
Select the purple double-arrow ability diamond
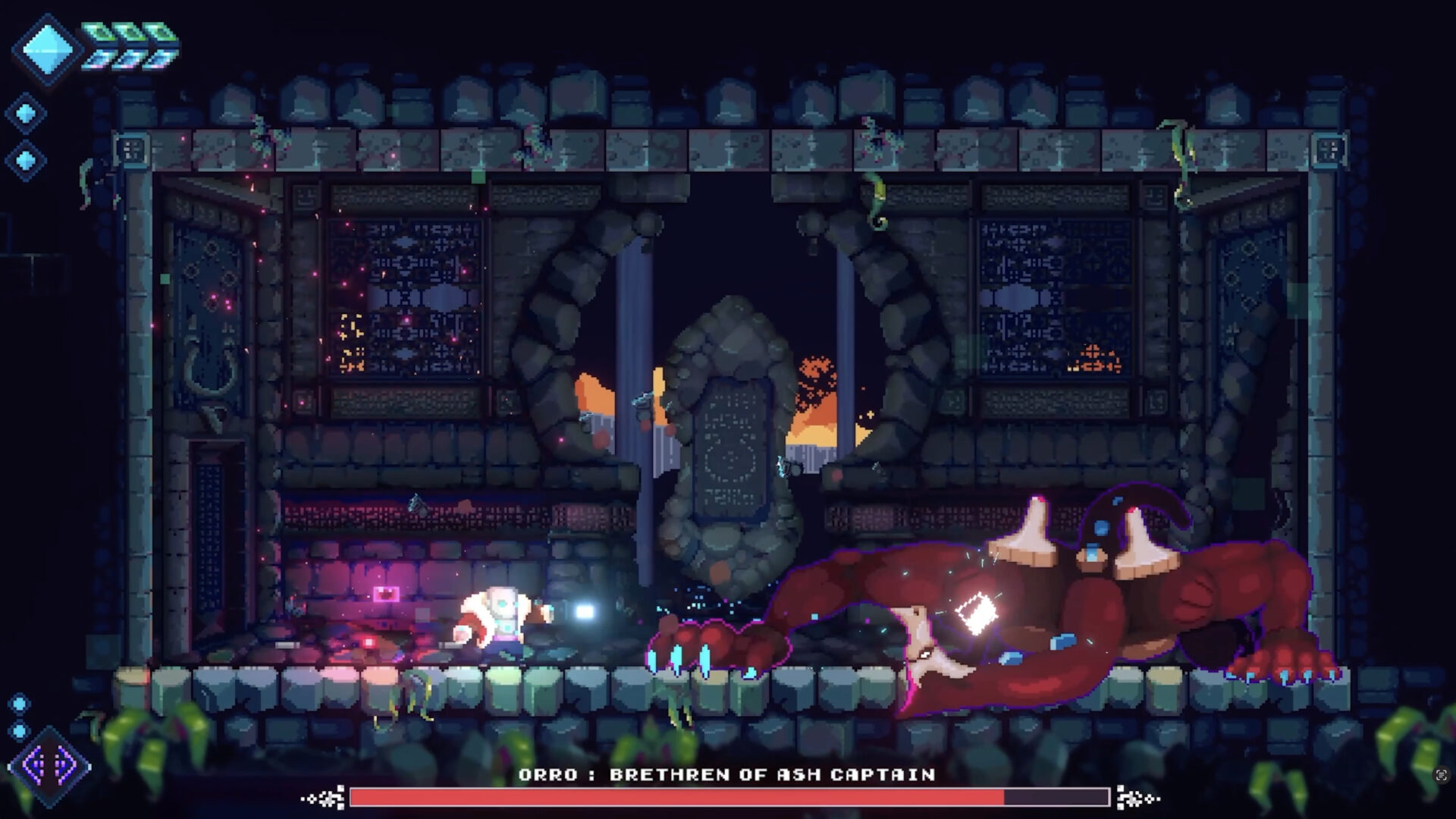click(49, 766)
